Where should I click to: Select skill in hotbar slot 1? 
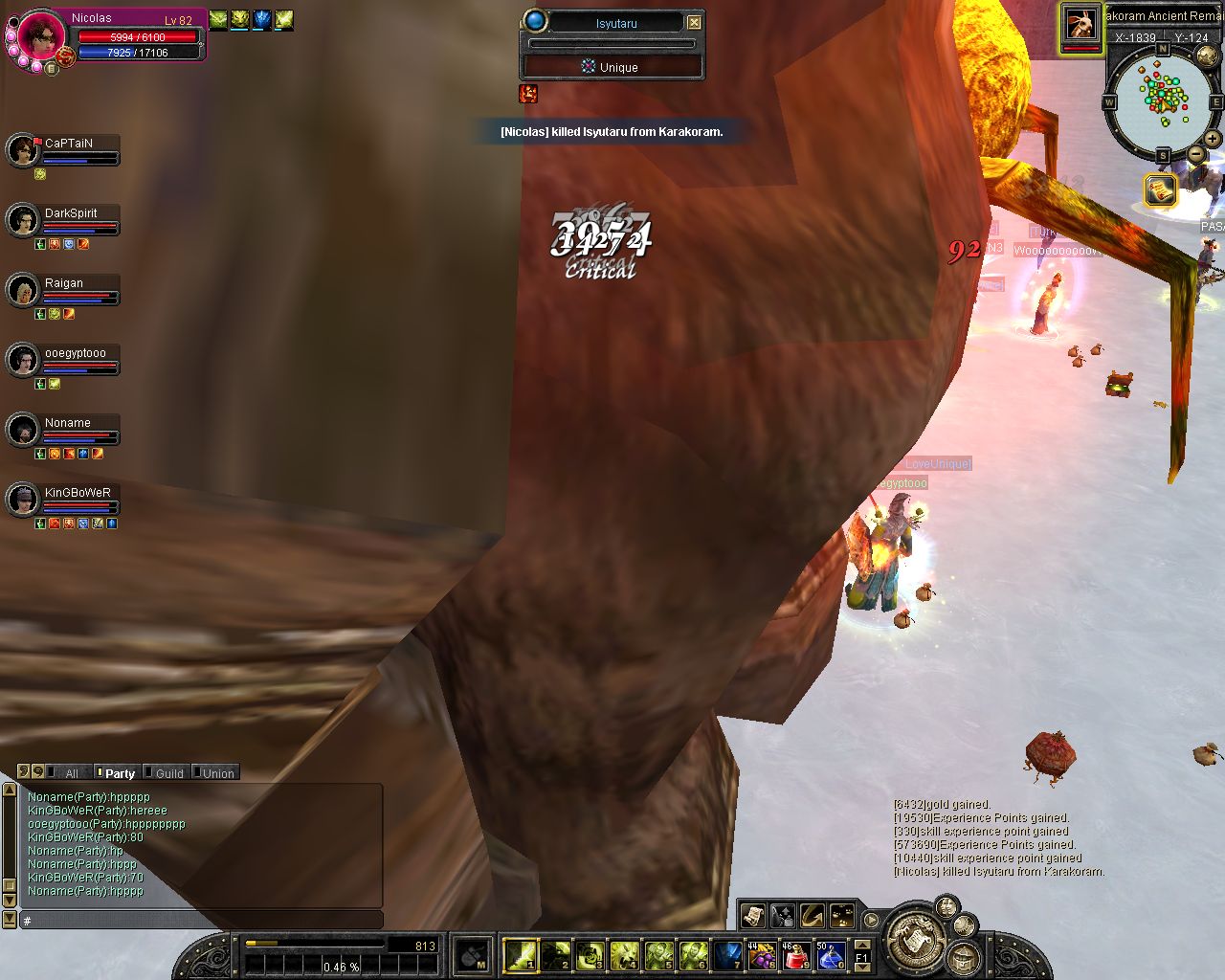[519, 954]
